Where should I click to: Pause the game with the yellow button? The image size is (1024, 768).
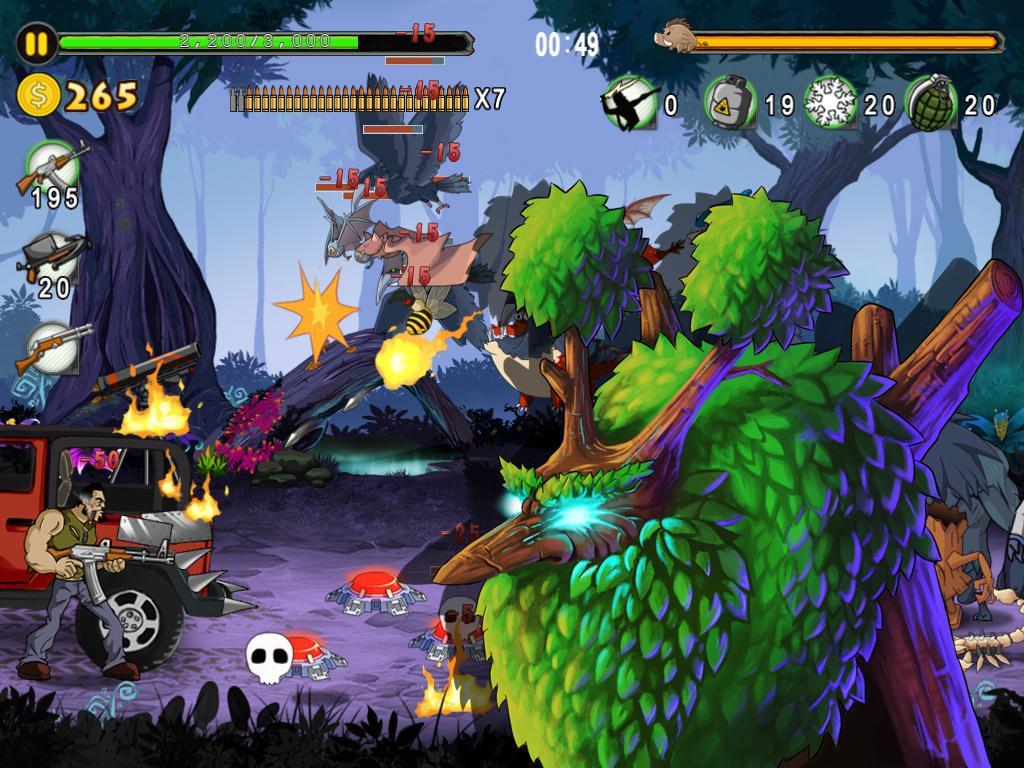click(36, 44)
